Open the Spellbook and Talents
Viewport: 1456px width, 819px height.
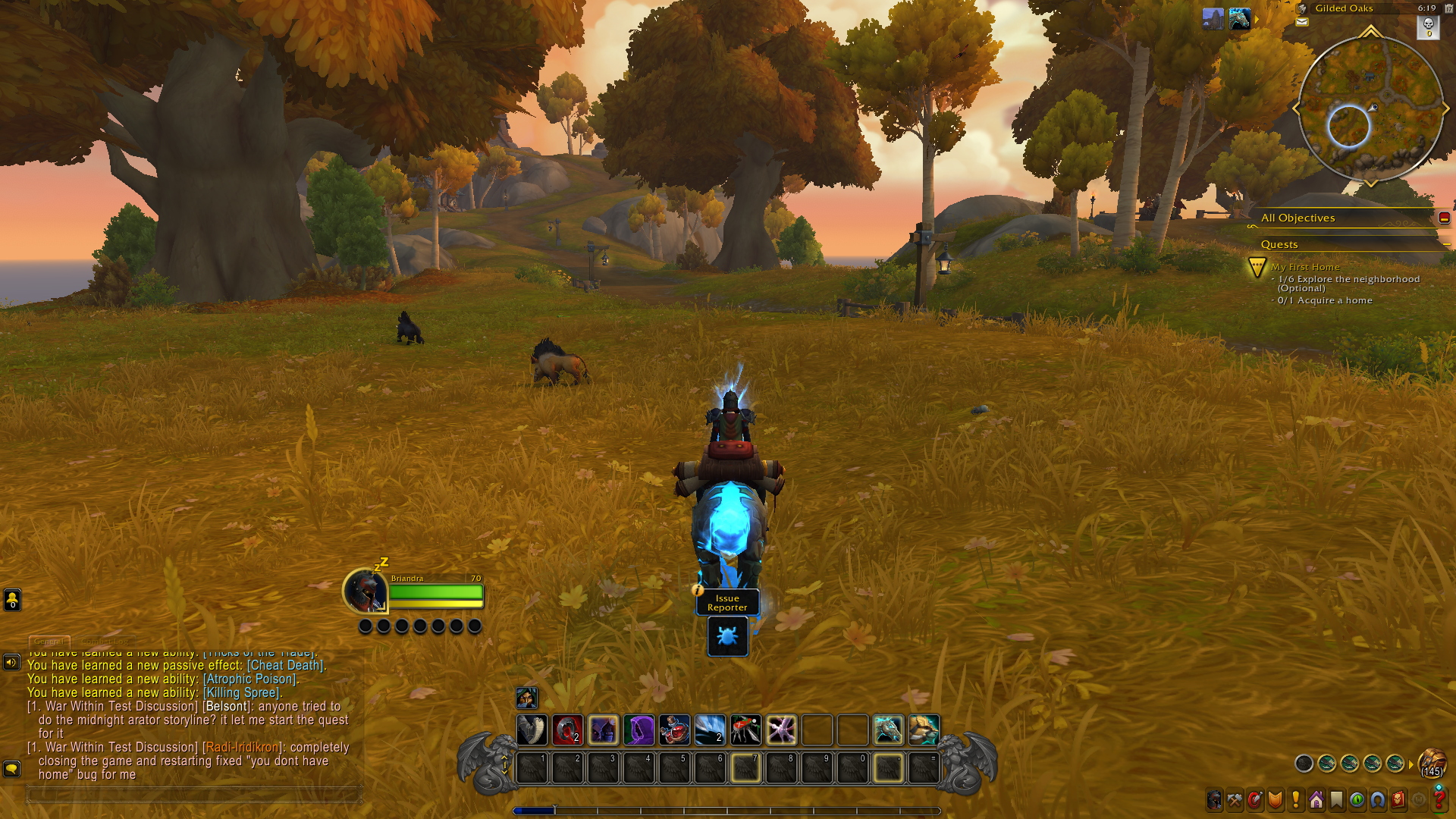point(1254,800)
